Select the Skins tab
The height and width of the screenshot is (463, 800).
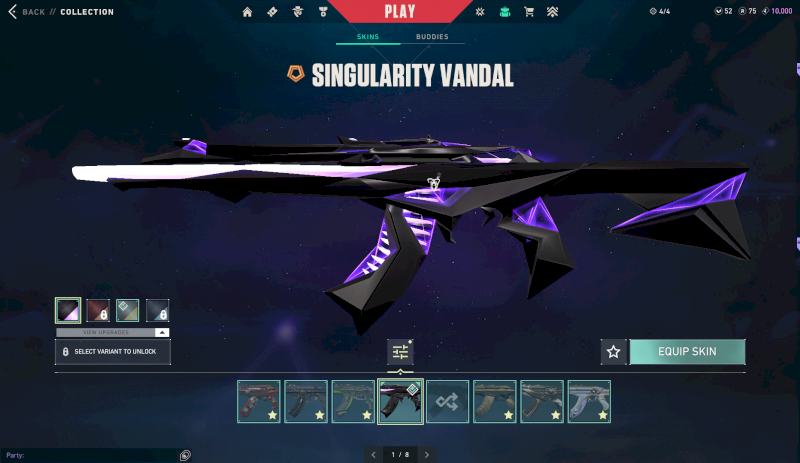[369, 37]
